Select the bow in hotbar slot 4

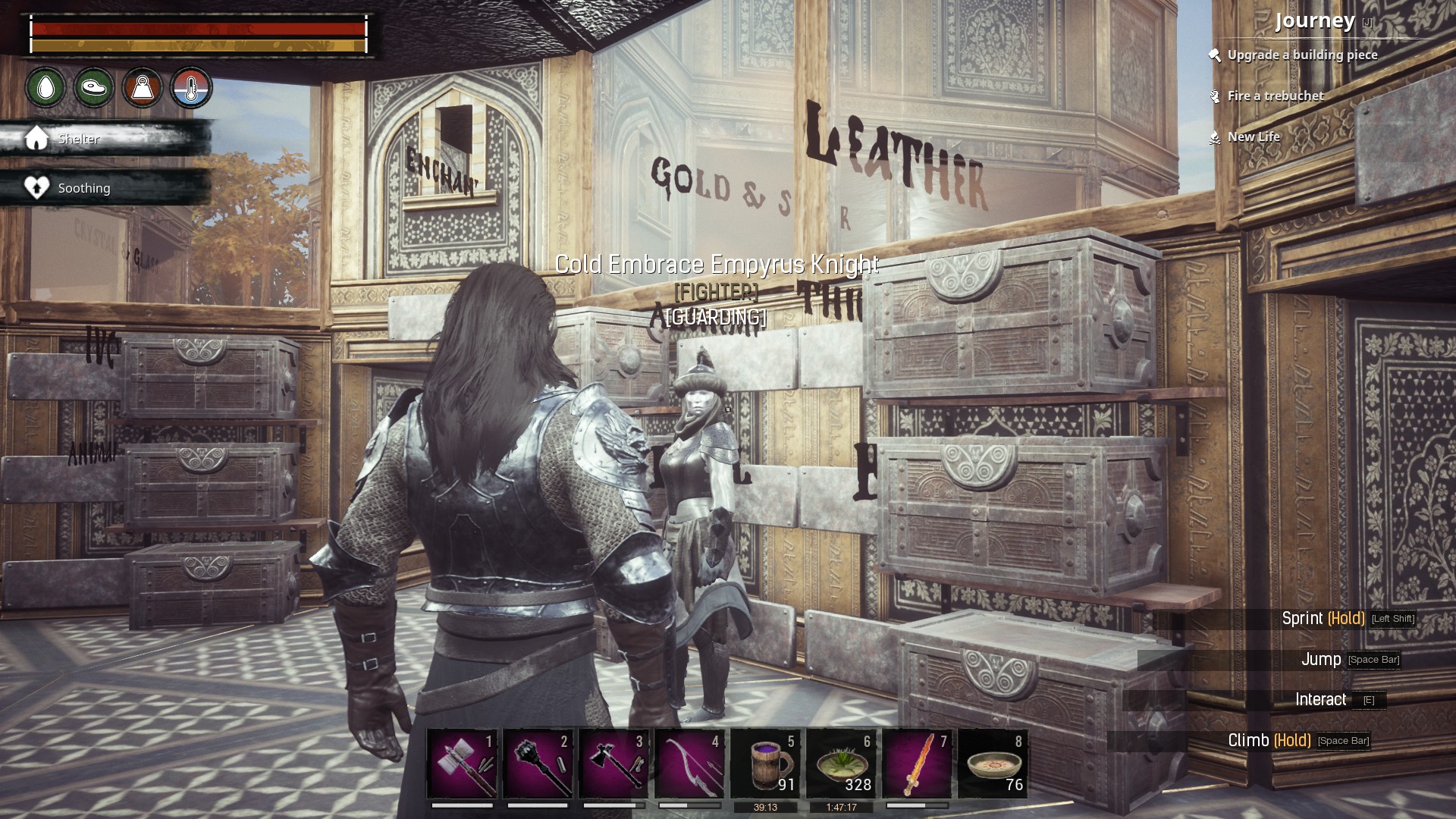(x=690, y=764)
